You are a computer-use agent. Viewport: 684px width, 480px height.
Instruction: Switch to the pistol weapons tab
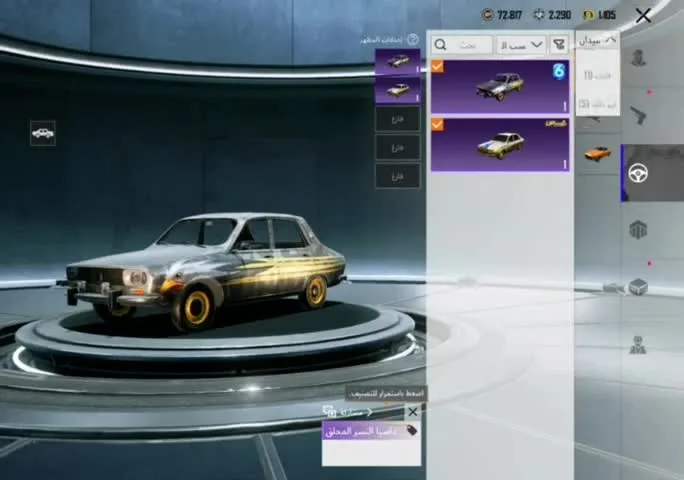[x=638, y=116]
